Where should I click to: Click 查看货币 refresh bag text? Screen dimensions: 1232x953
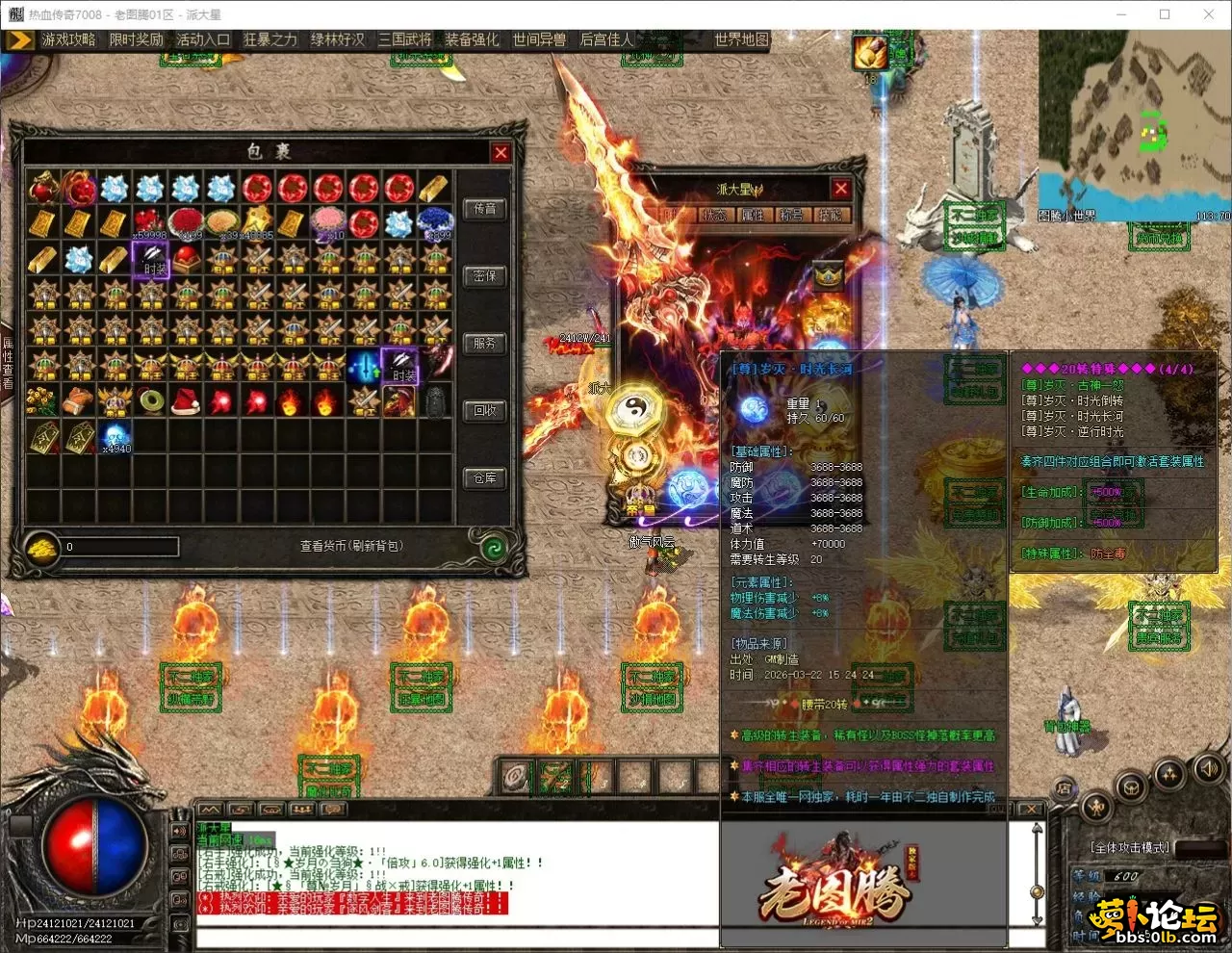pos(351,546)
